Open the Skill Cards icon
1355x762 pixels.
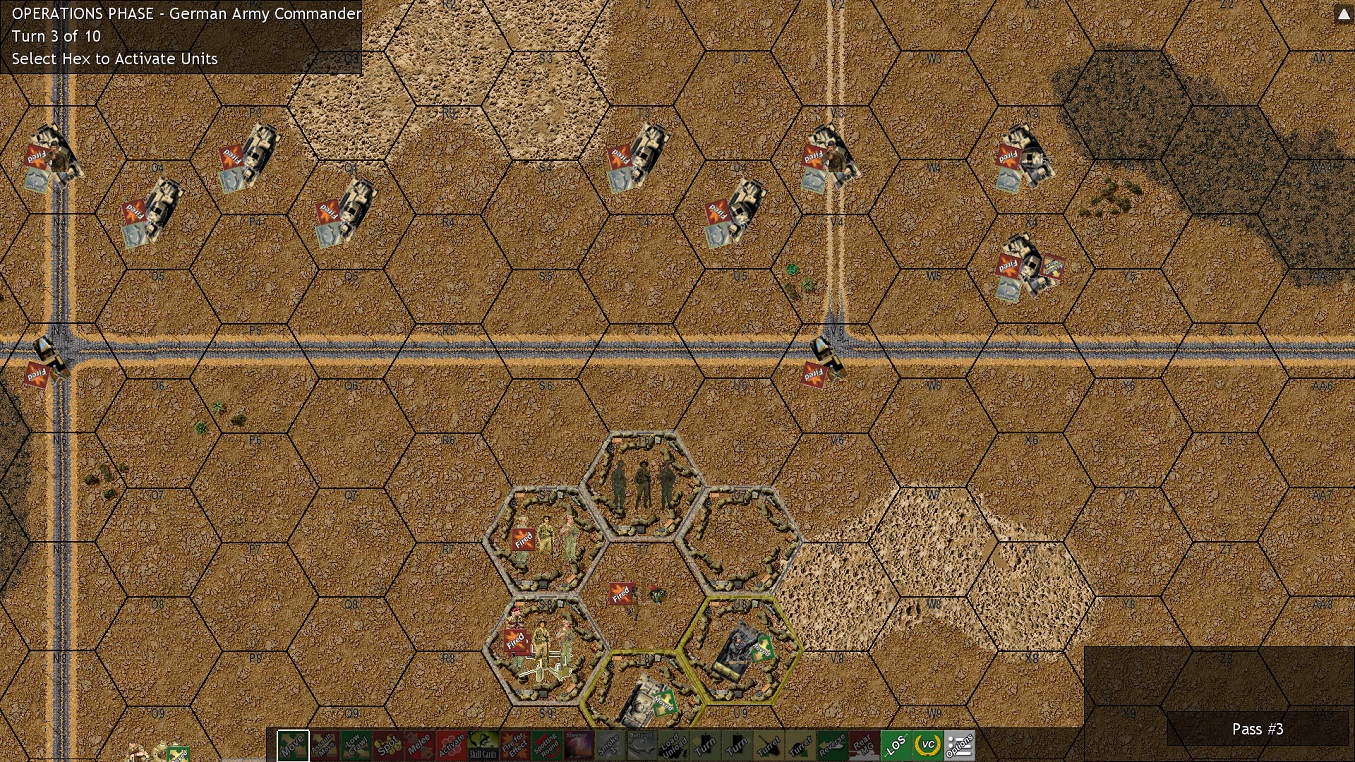[482, 746]
